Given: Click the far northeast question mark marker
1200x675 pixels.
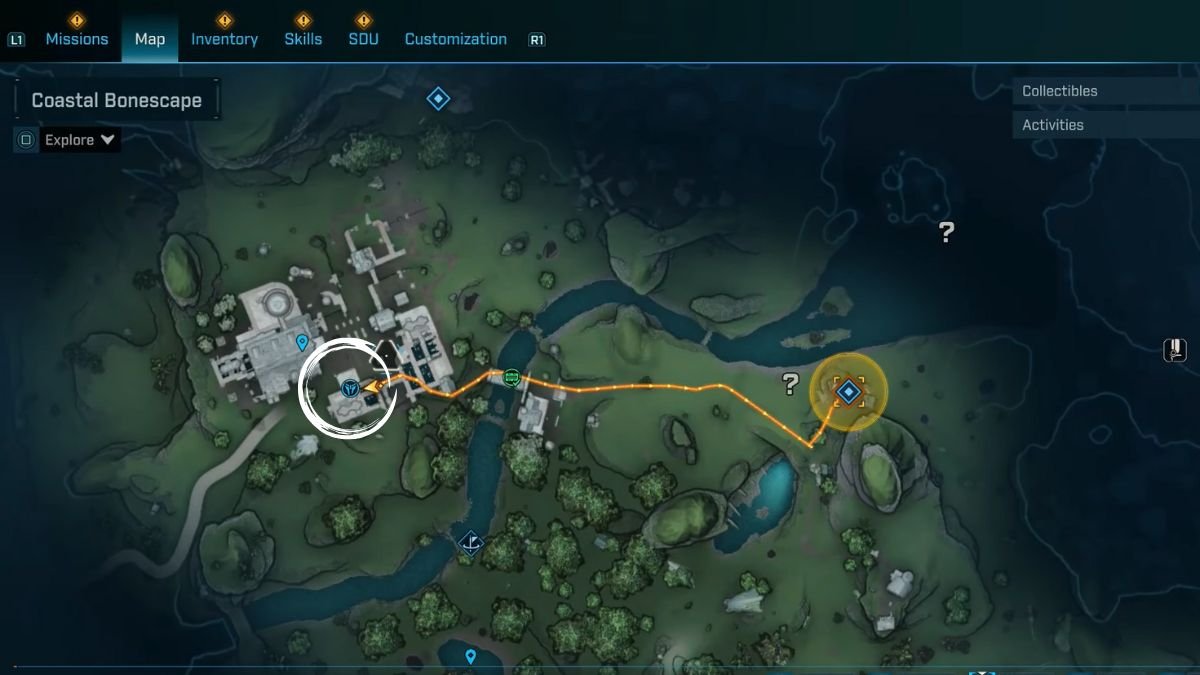Looking at the screenshot, I should click(x=946, y=232).
